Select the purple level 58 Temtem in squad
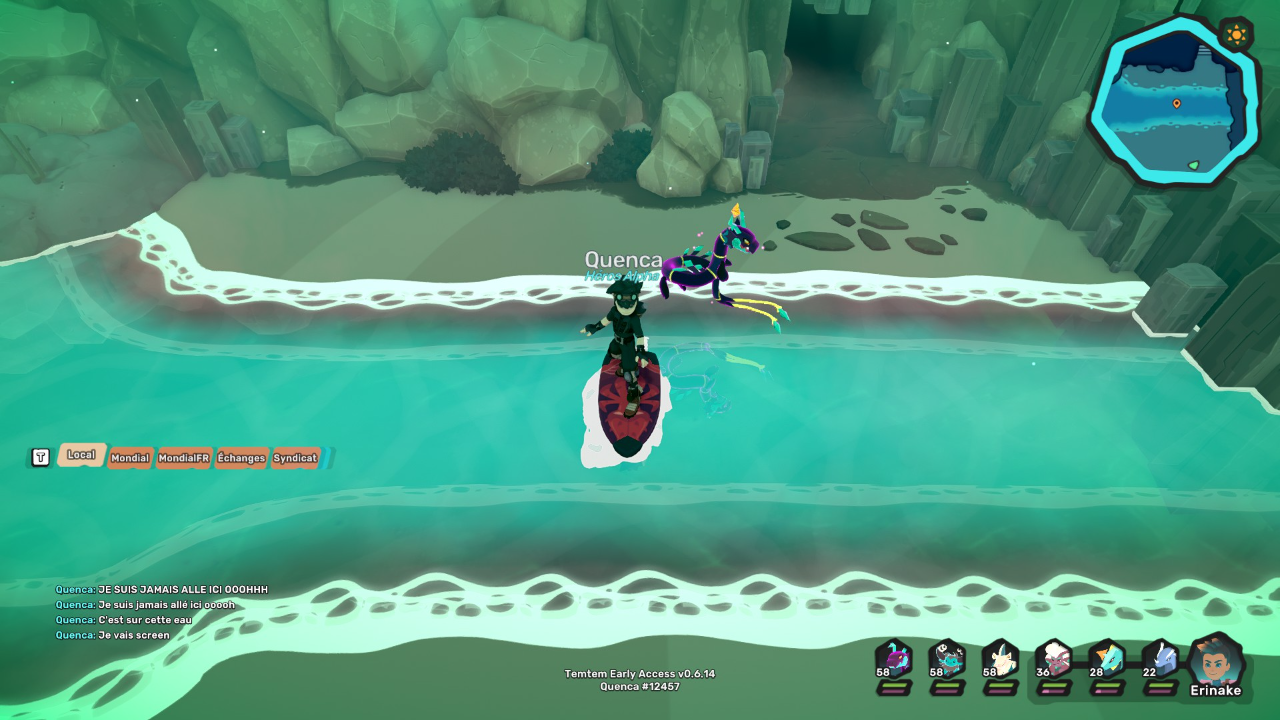Viewport: 1280px width, 720px height. point(894,661)
